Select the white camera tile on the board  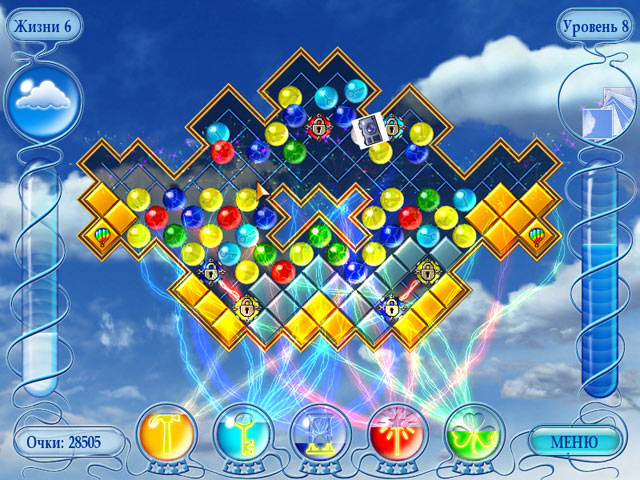pos(369,128)
